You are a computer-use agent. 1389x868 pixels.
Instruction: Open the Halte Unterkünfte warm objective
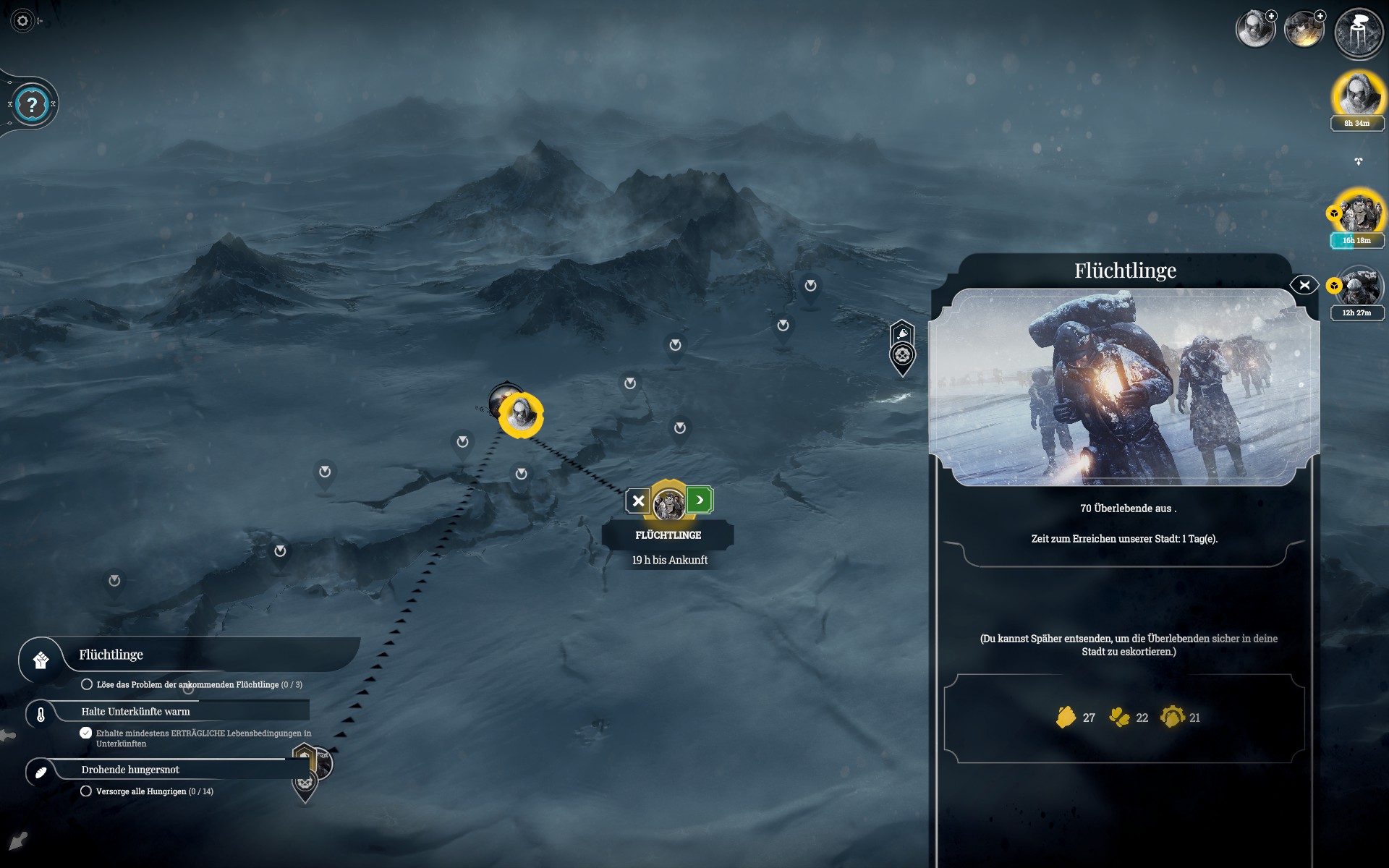click(x=136, y=712)
